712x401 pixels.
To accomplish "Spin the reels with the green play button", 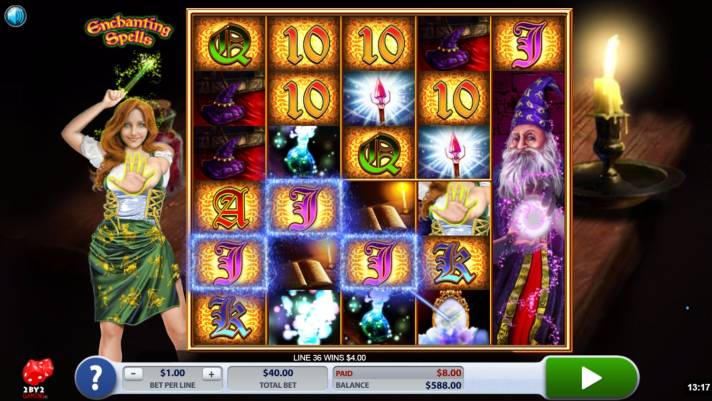I will click(591, 377).
